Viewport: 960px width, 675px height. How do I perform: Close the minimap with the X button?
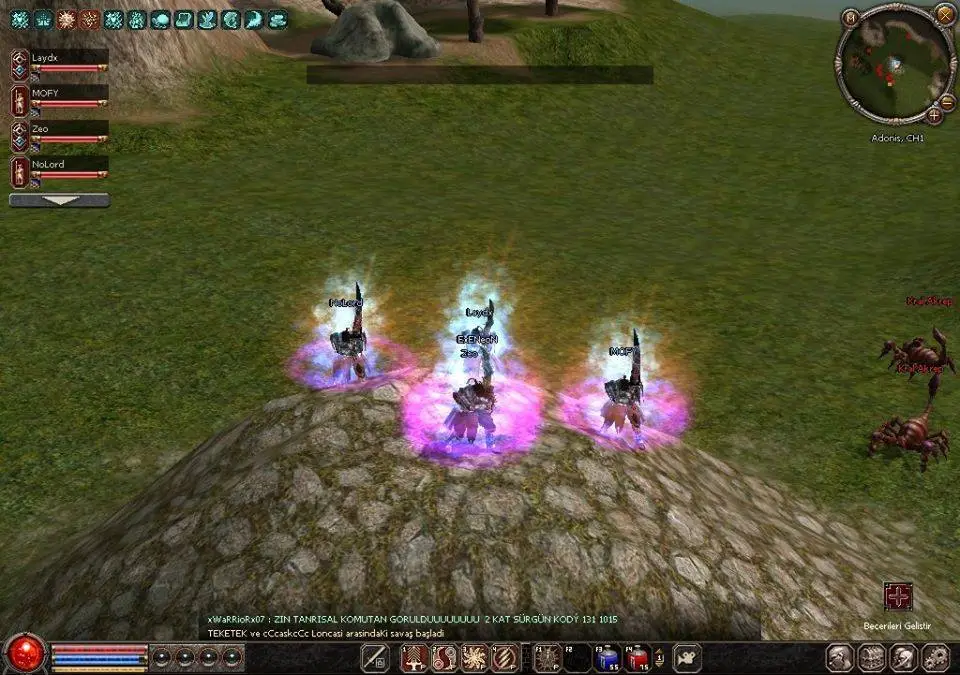[x=944, y=14]
